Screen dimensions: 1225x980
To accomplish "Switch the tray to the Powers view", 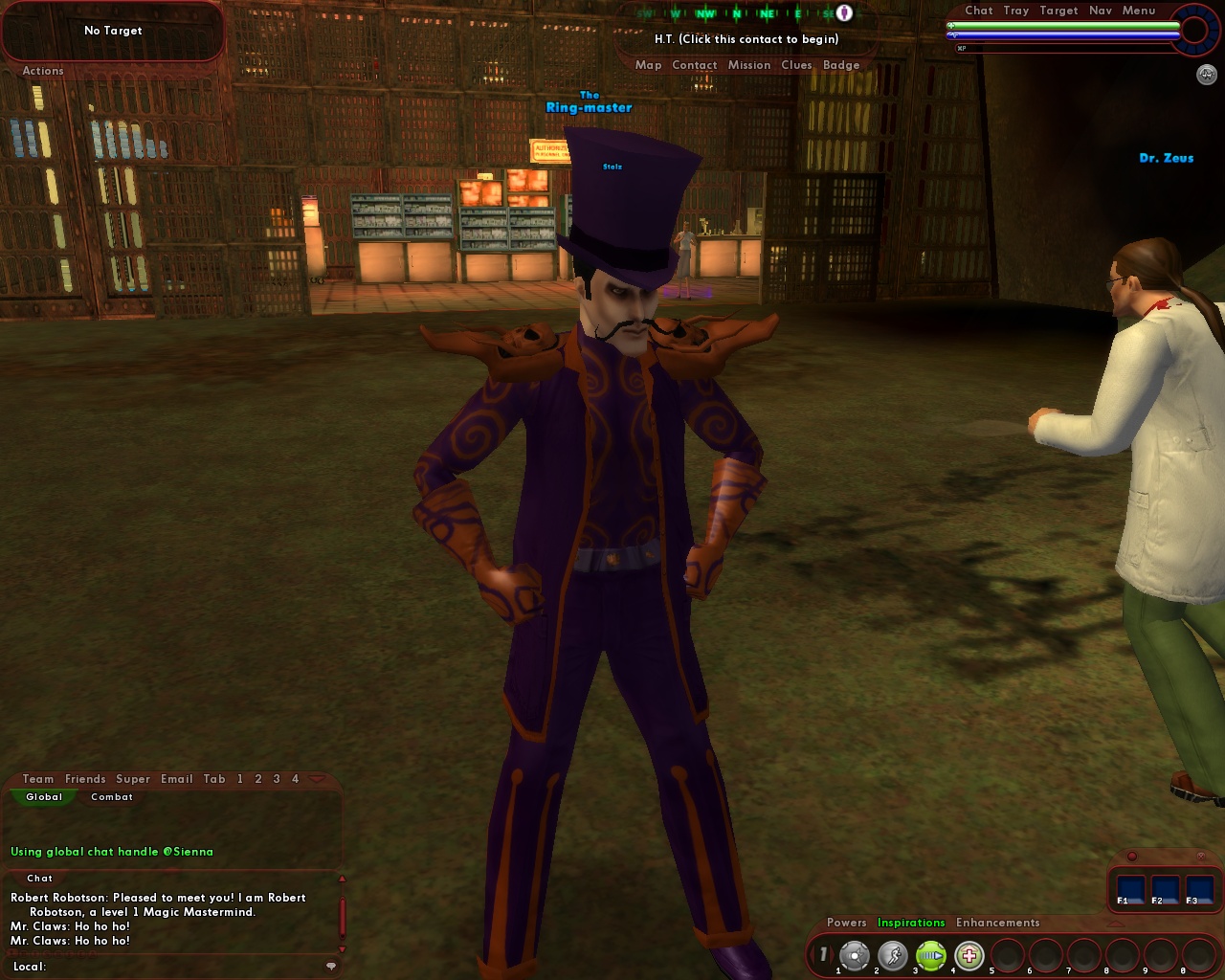I will tap(846, 923).
